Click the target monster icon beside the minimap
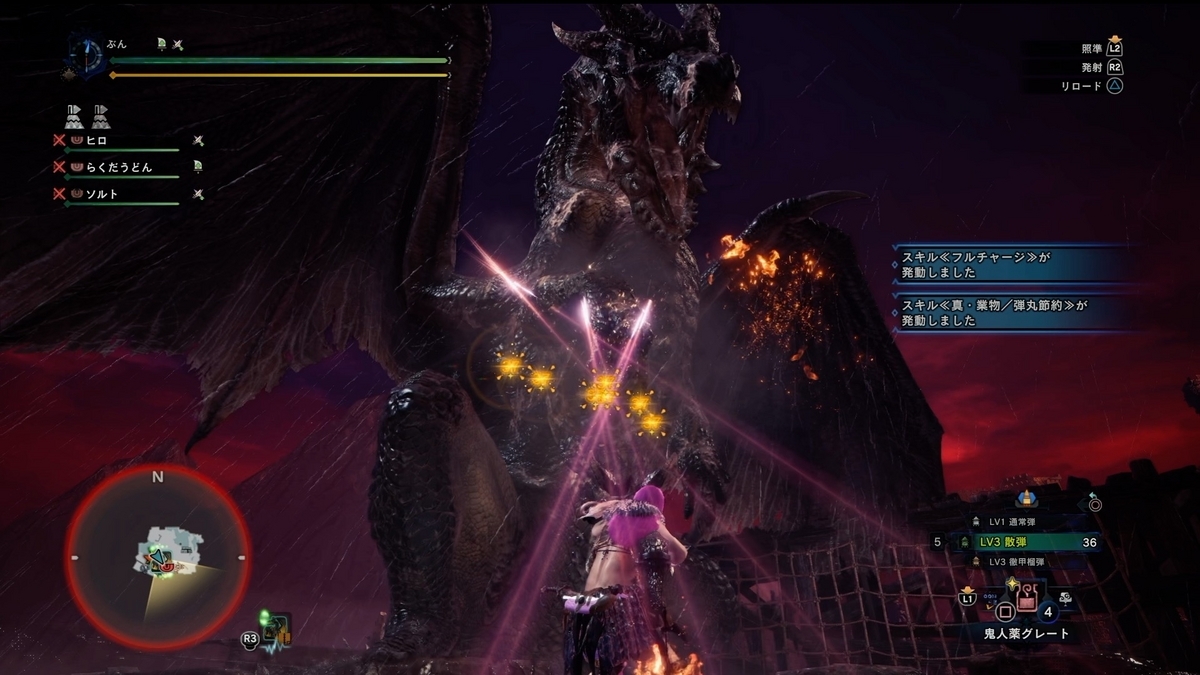This screenshot has width=1200, height=675. click(277, 630)
